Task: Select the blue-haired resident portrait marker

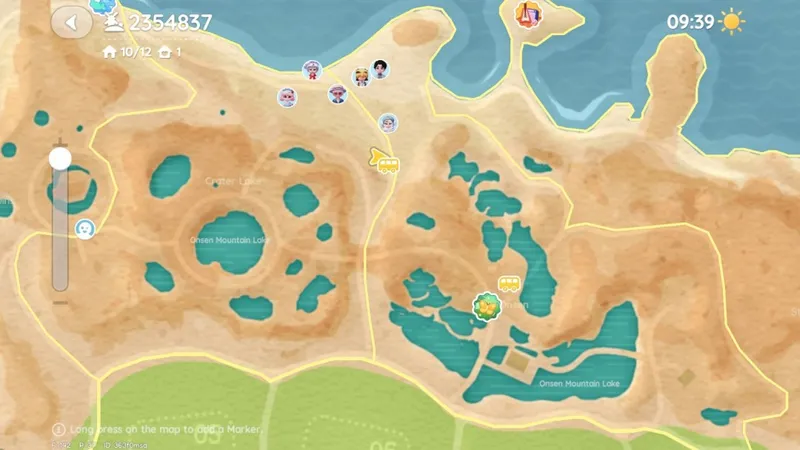Action: 387,123
